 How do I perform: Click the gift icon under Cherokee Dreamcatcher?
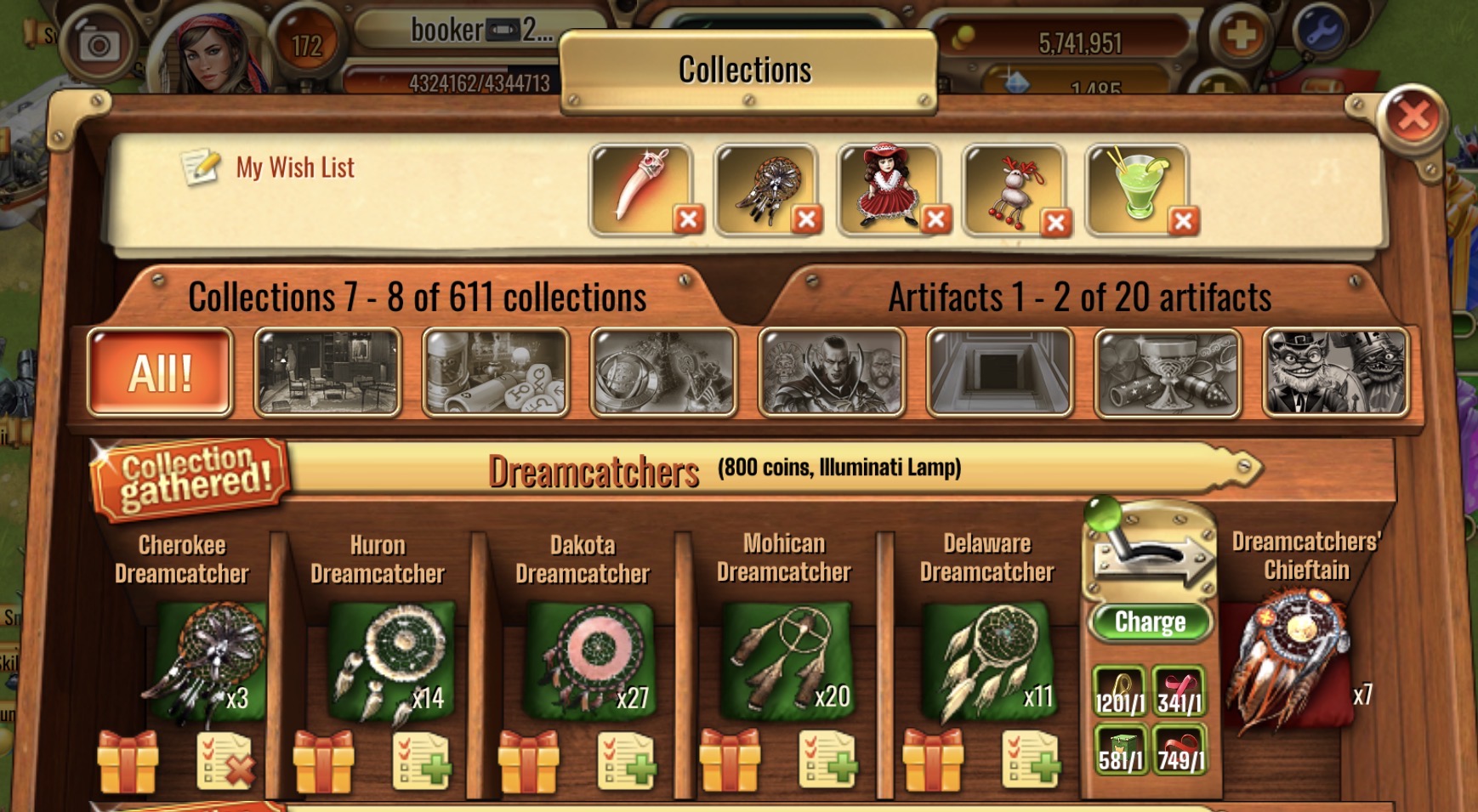point(128,763)
